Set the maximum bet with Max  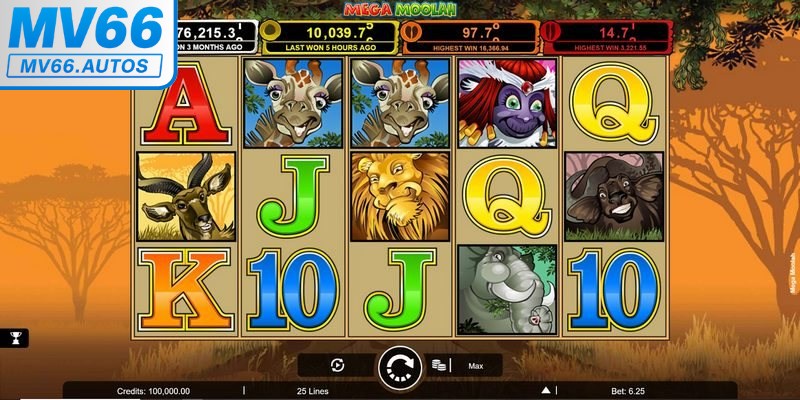[476, 366]
